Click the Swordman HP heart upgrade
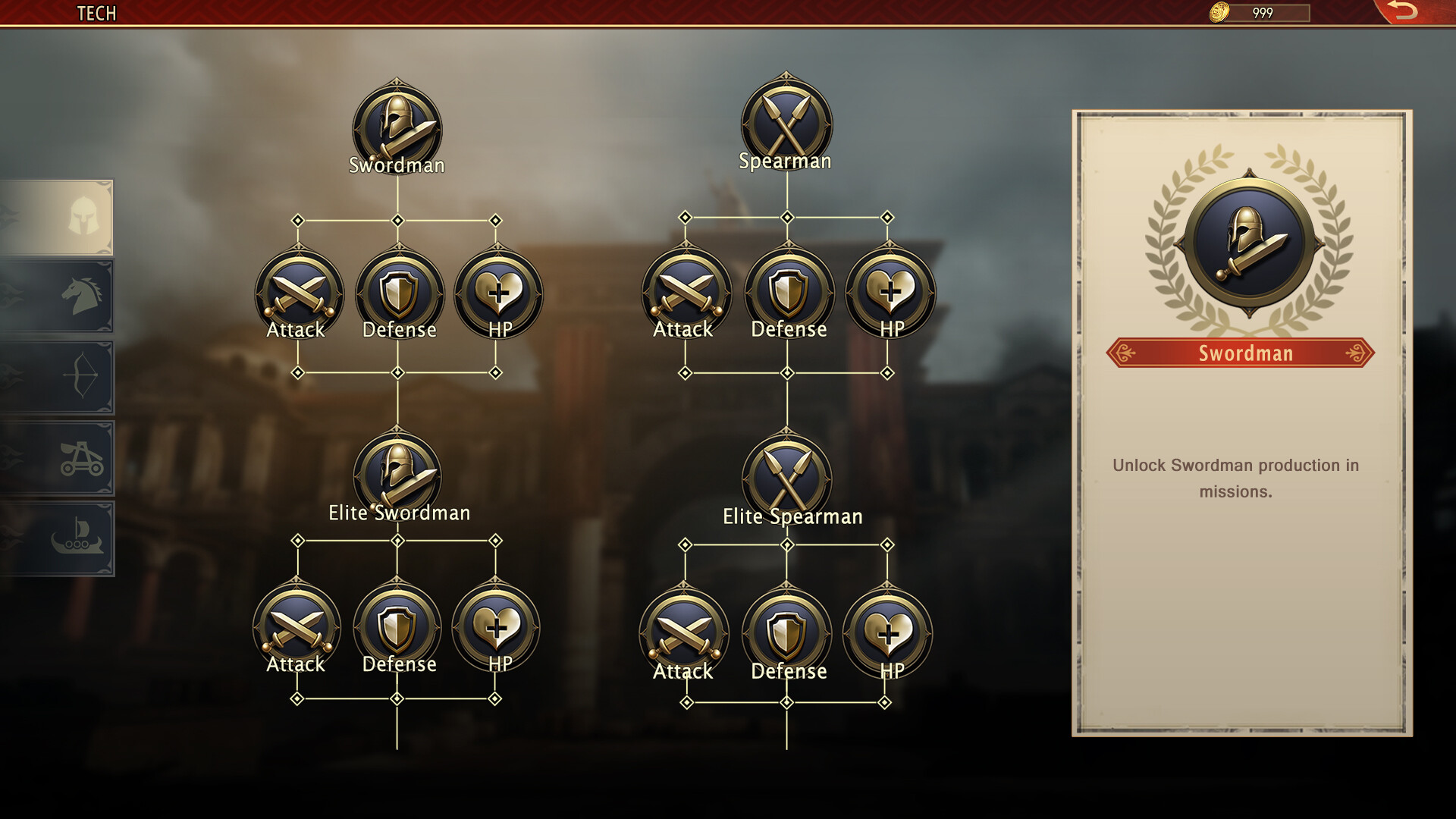 497,294
